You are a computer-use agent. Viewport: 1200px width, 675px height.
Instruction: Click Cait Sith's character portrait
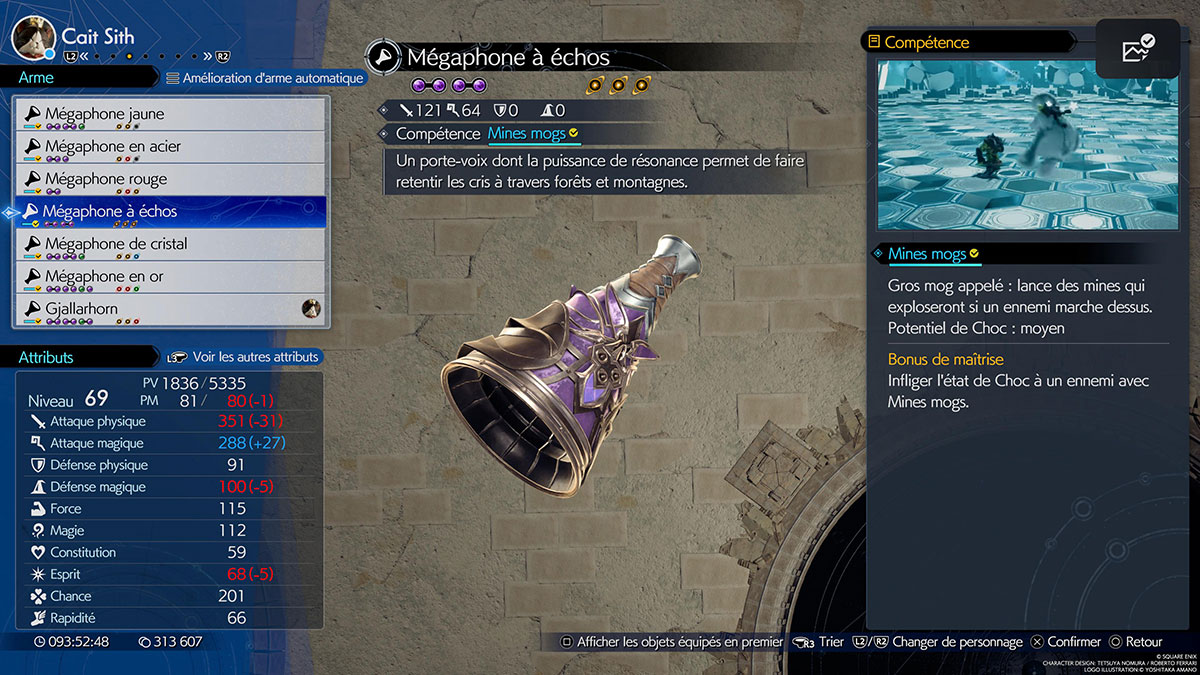click(33, 37)
